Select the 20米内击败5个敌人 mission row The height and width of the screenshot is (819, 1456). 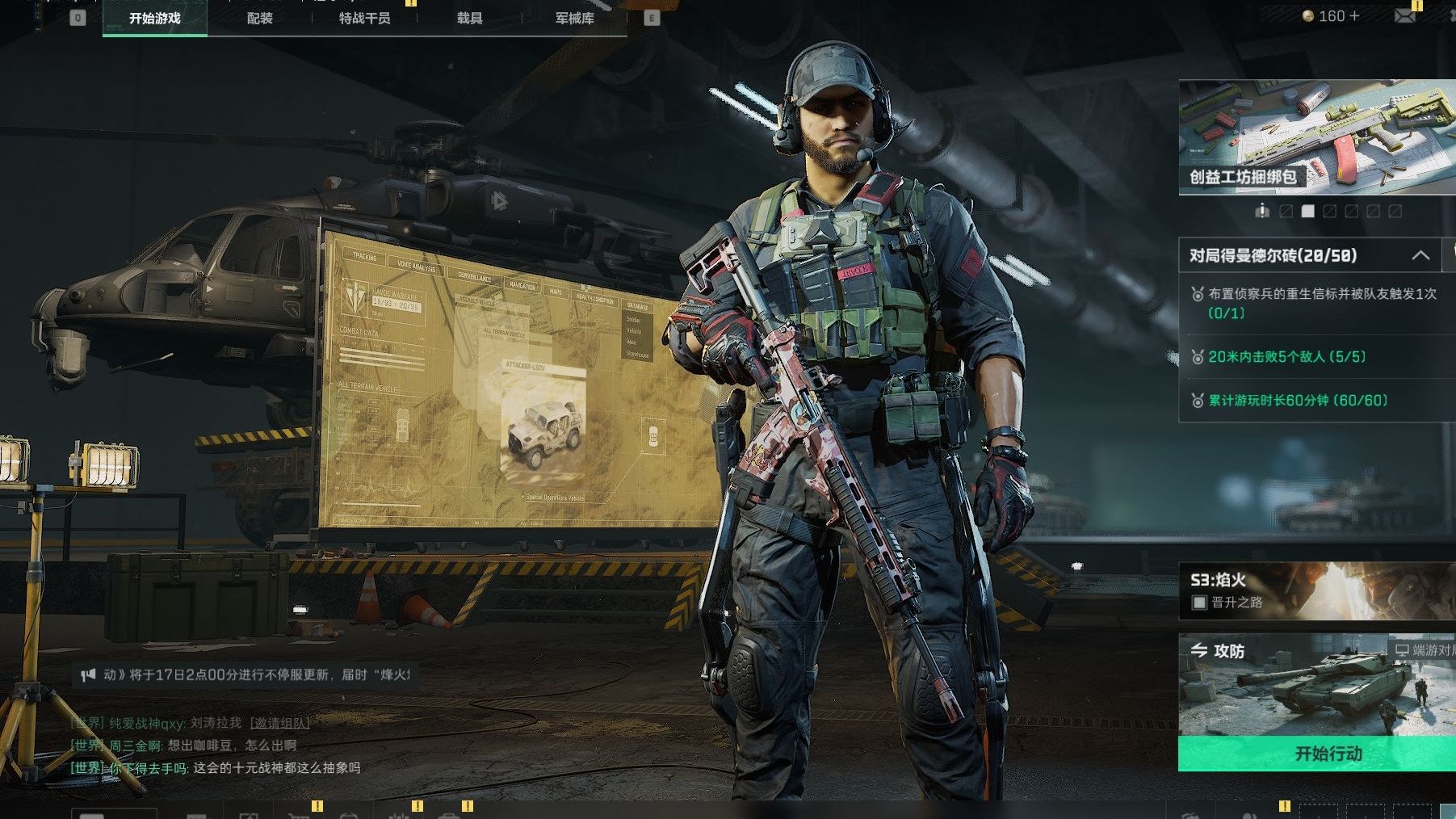coord(1316,356)
